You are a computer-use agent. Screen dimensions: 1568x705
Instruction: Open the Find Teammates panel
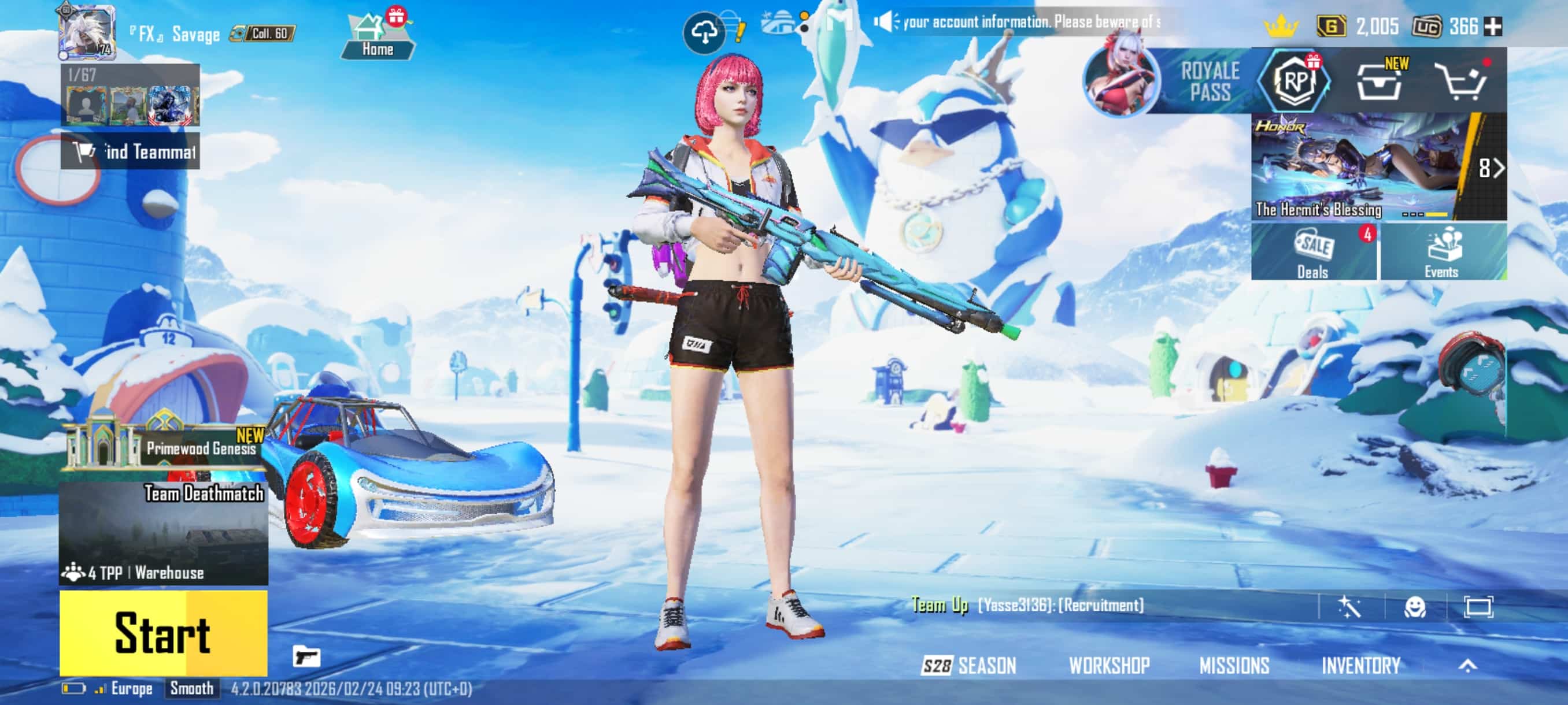click(130, 151)
